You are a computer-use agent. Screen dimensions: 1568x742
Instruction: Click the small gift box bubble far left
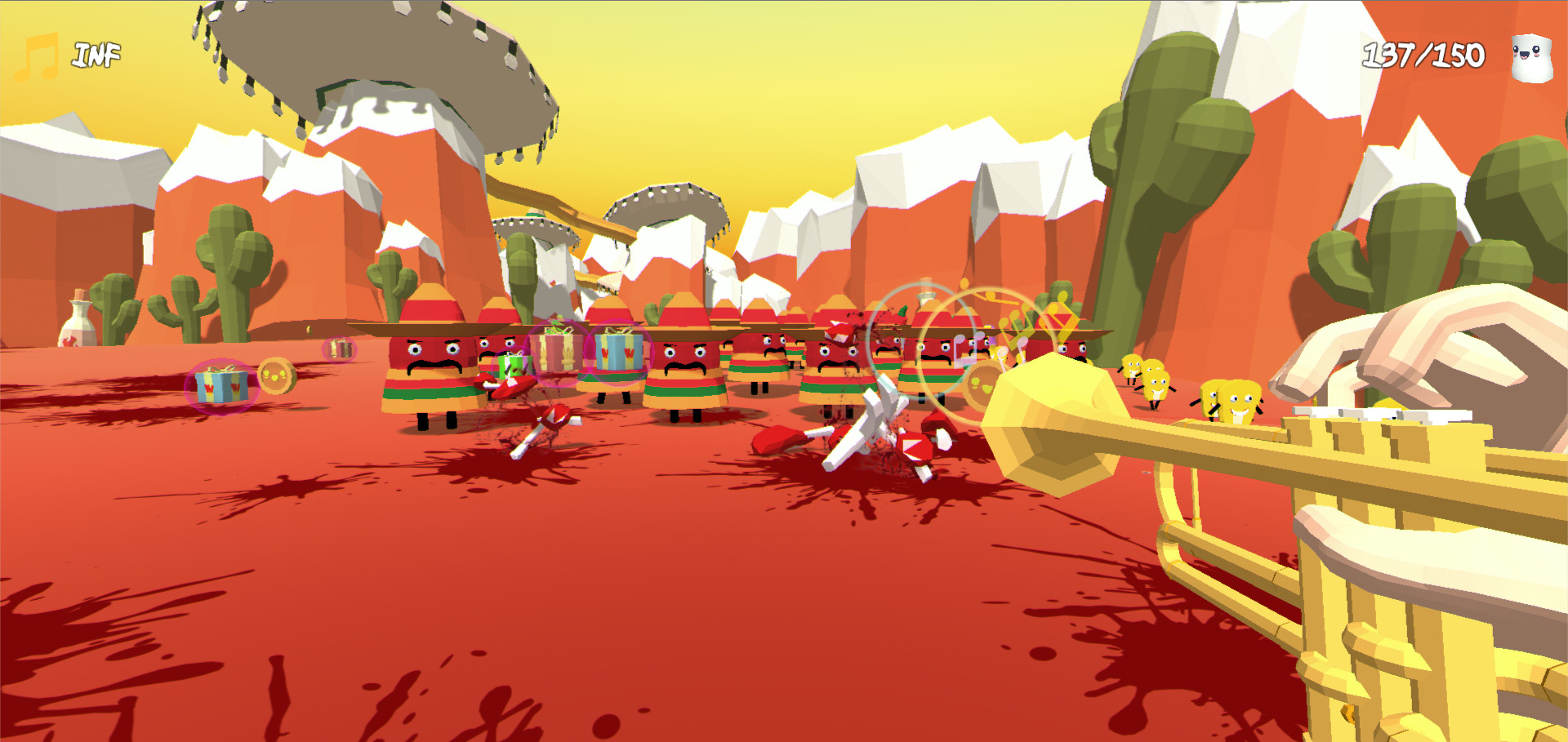click(x=340, y=347)
